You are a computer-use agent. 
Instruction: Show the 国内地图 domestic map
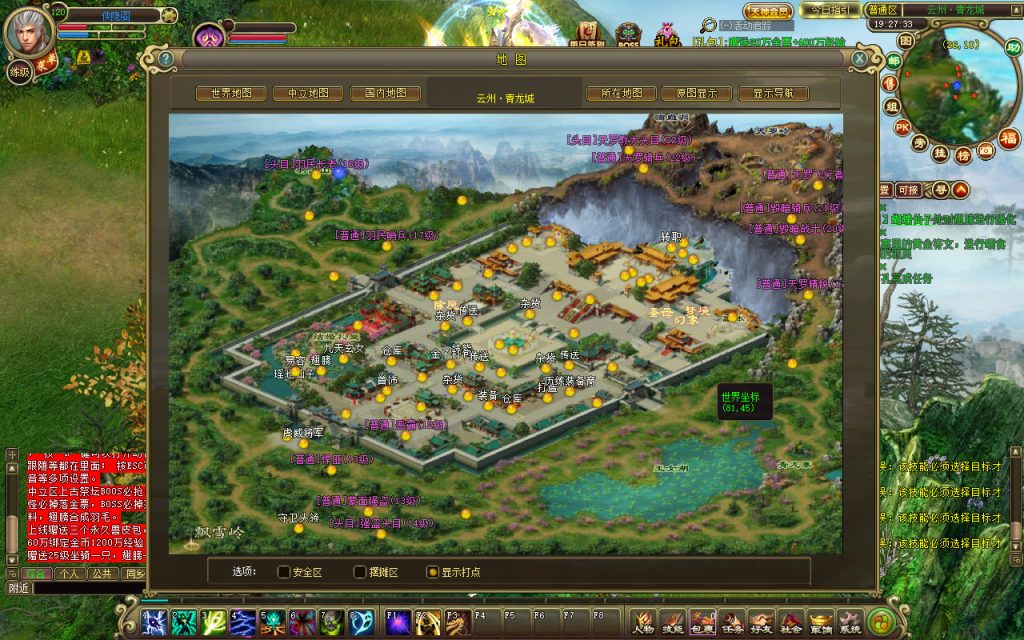point(385,93)
